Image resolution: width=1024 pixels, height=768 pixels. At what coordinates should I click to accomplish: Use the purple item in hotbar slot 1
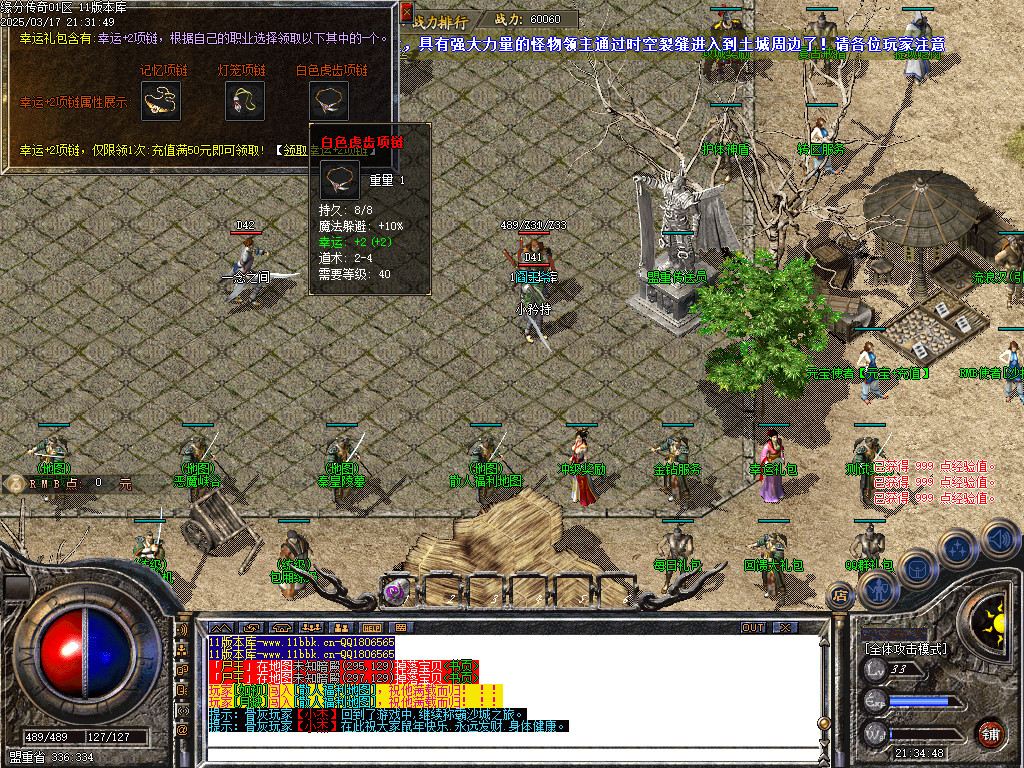396,591
